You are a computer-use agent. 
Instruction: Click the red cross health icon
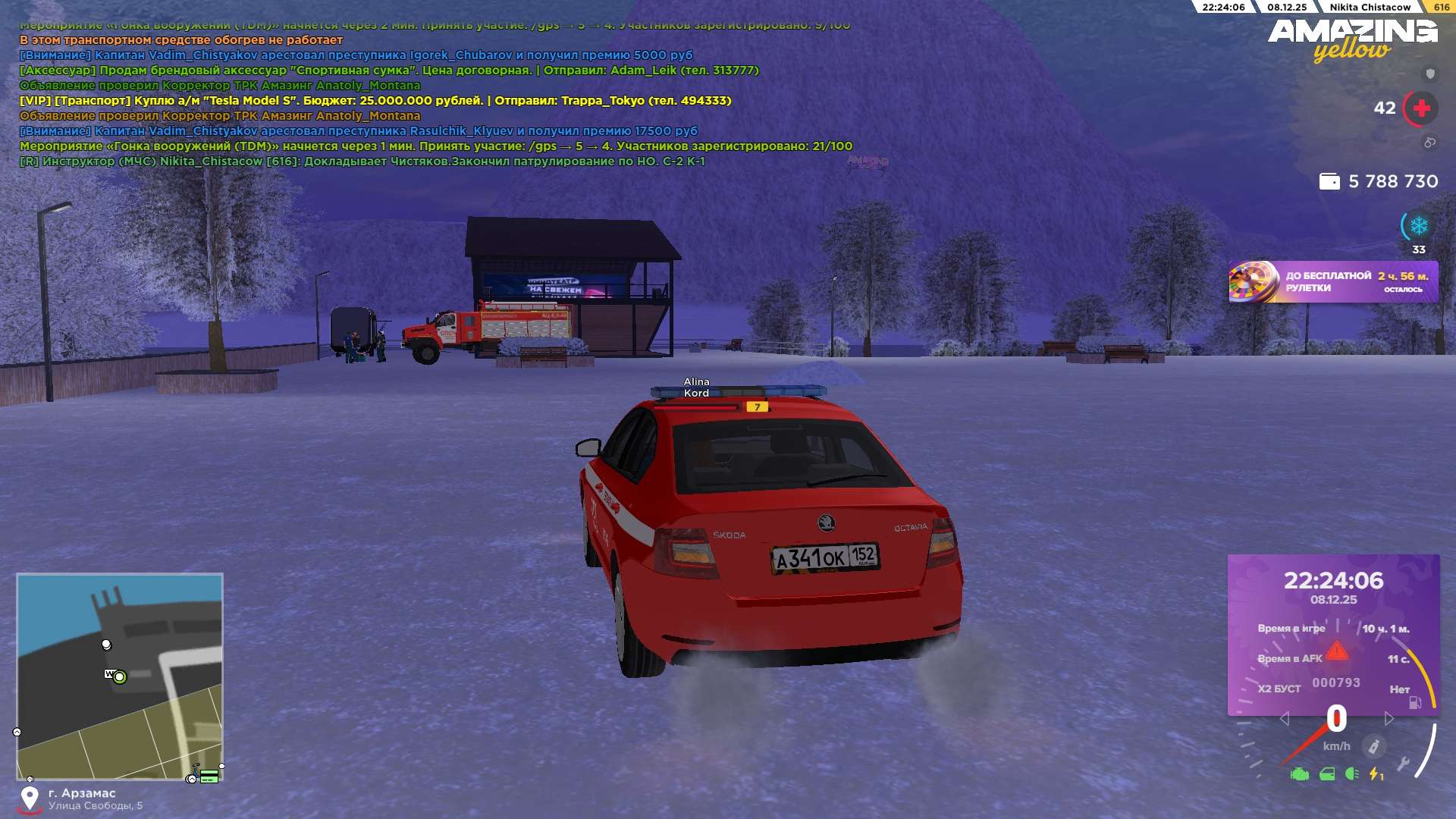click(x=1421, y=108)
